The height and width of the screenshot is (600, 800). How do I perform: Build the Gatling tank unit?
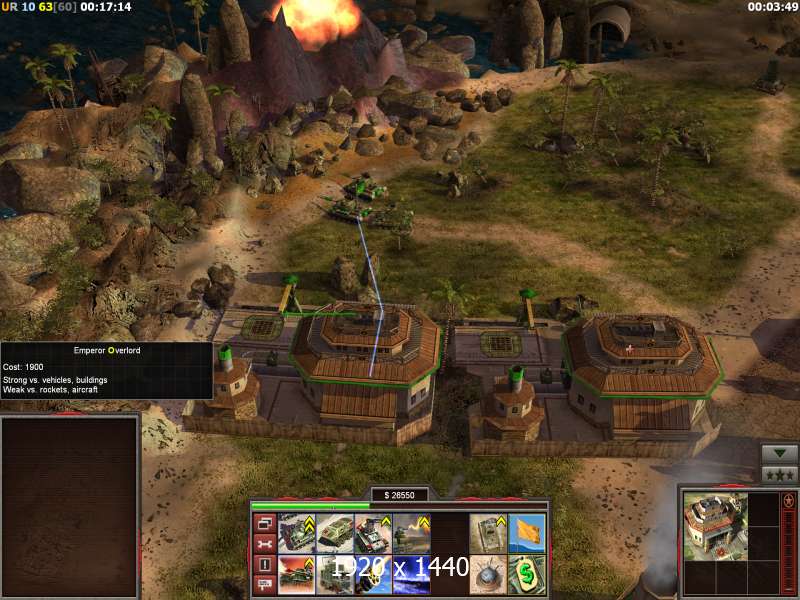373,533
